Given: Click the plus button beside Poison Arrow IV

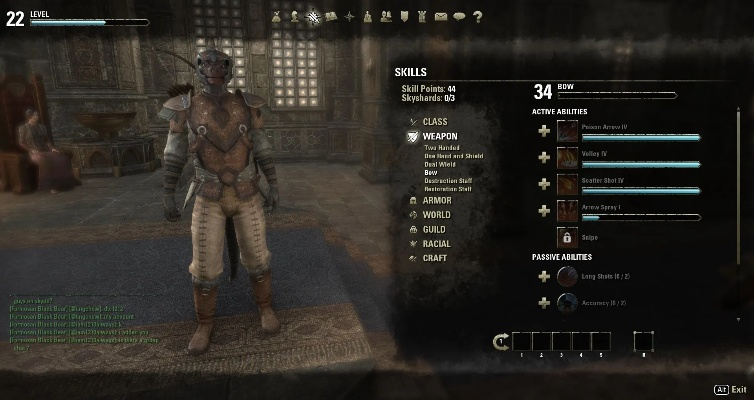Looking at the screenshot, I should (x=544, y=131).
